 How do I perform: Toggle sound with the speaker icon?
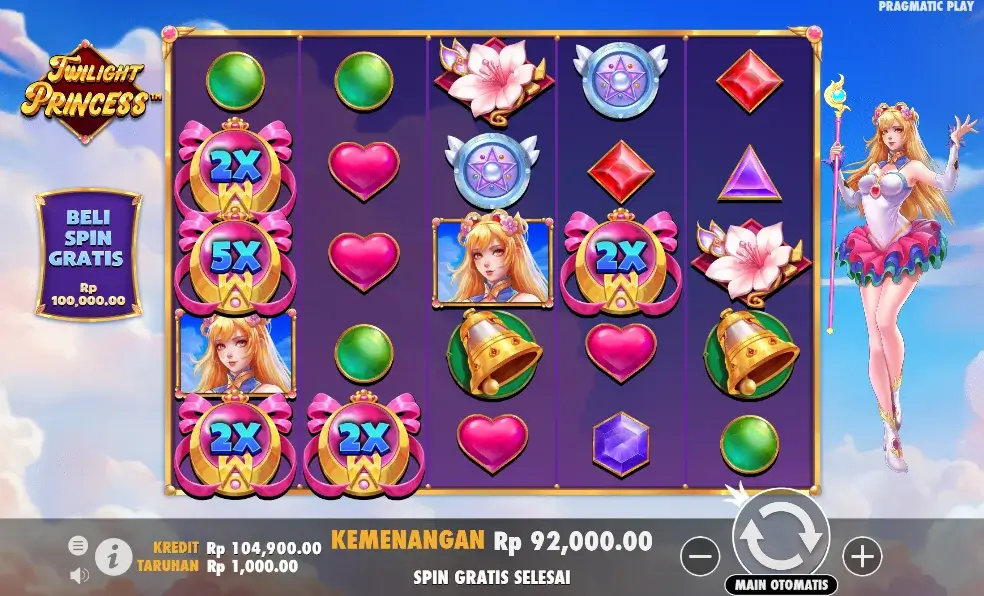coord(79,575)
